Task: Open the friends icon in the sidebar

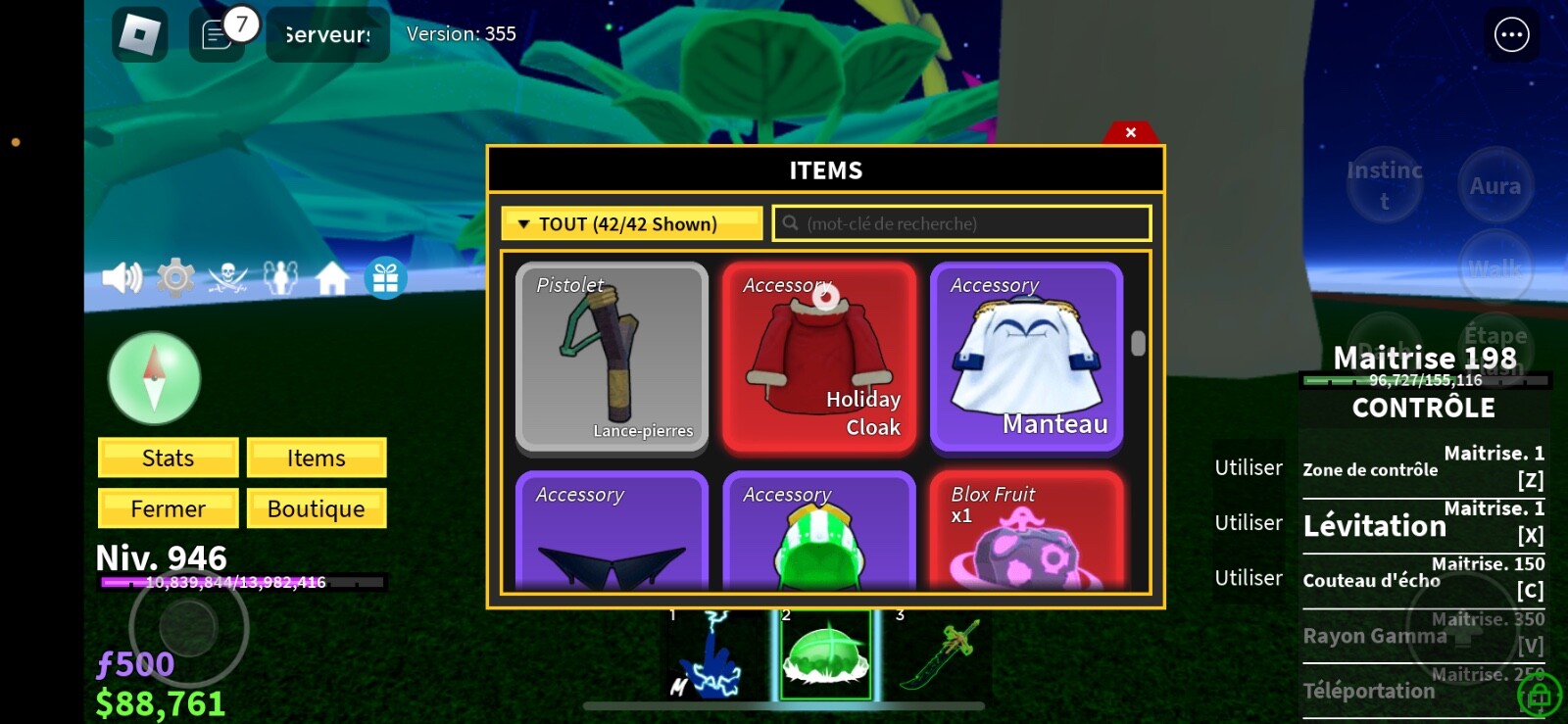Action: coord(279,277)
